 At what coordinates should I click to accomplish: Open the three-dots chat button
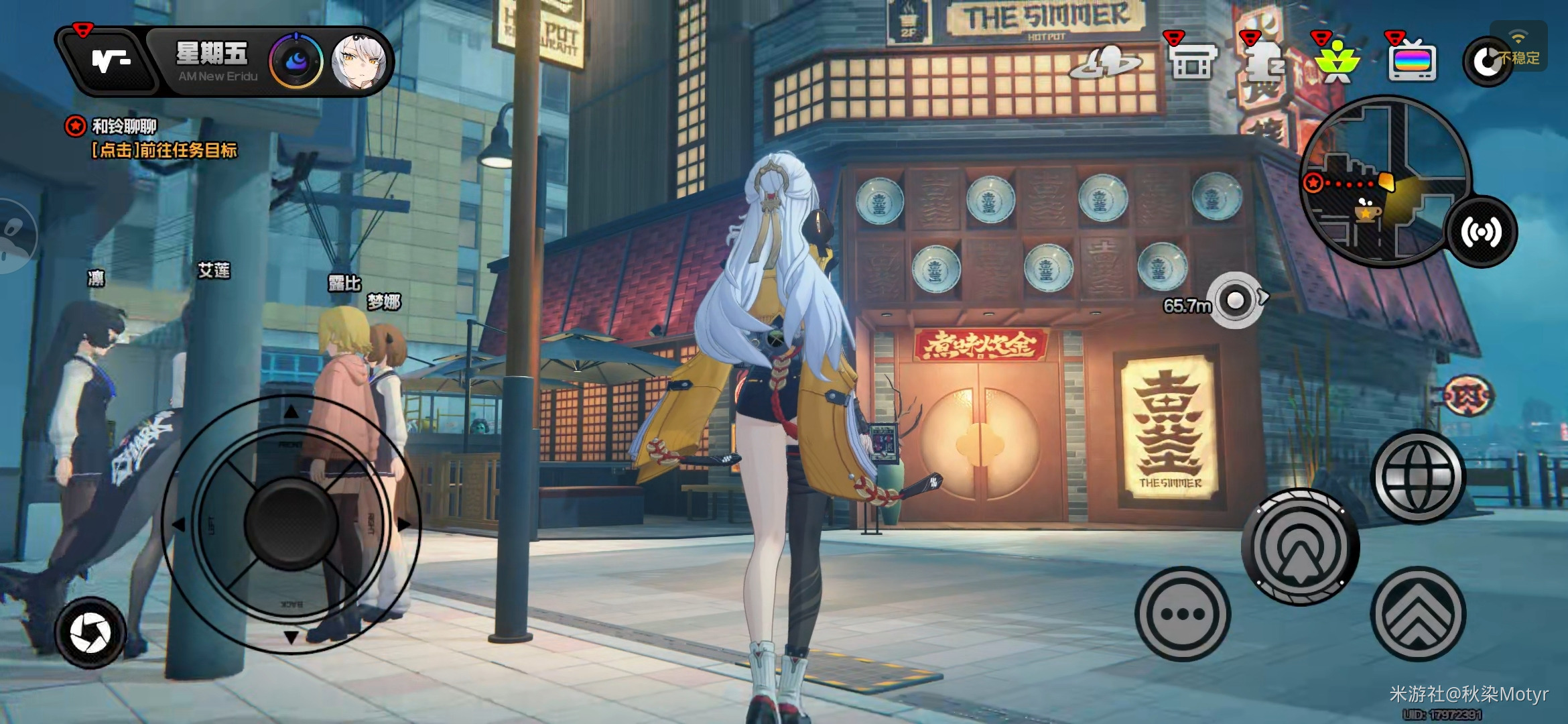click(x=1183, y=613)
